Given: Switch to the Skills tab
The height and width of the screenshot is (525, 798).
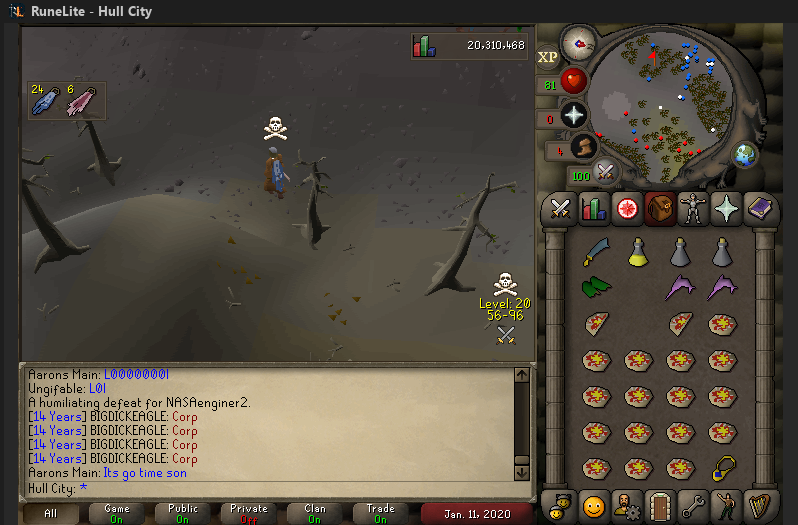Looking at the screenshot, I should pos(594,209).
